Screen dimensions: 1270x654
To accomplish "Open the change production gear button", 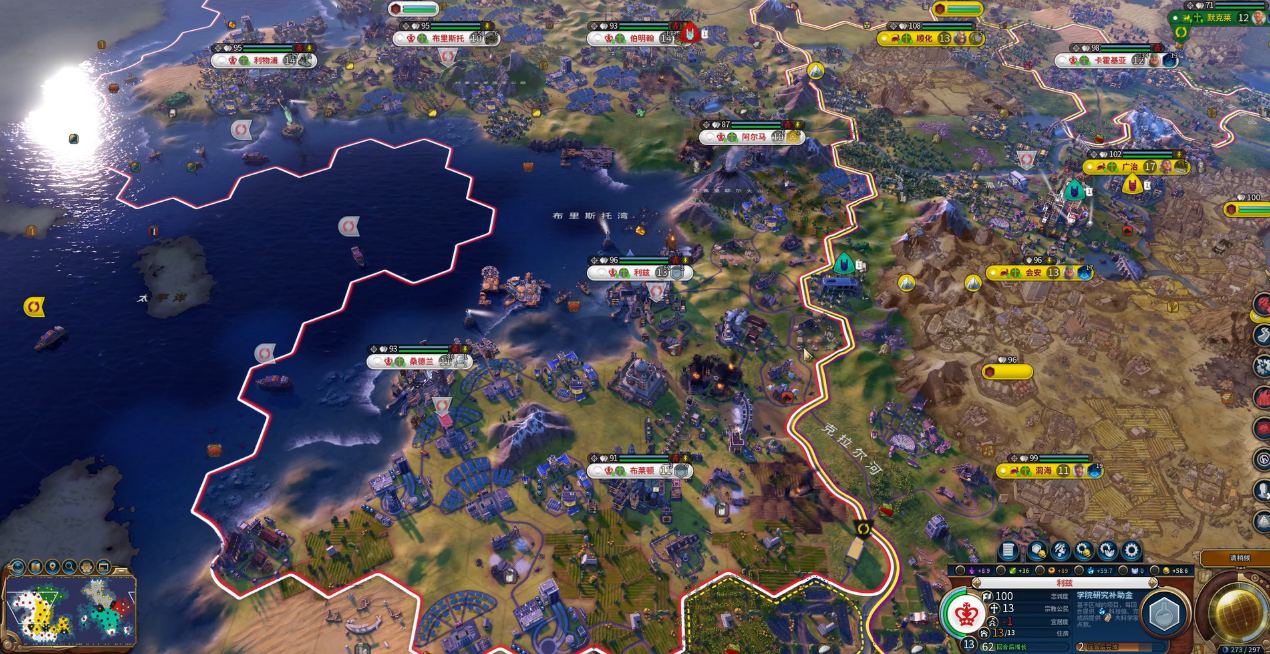I will click(1131, 551).
